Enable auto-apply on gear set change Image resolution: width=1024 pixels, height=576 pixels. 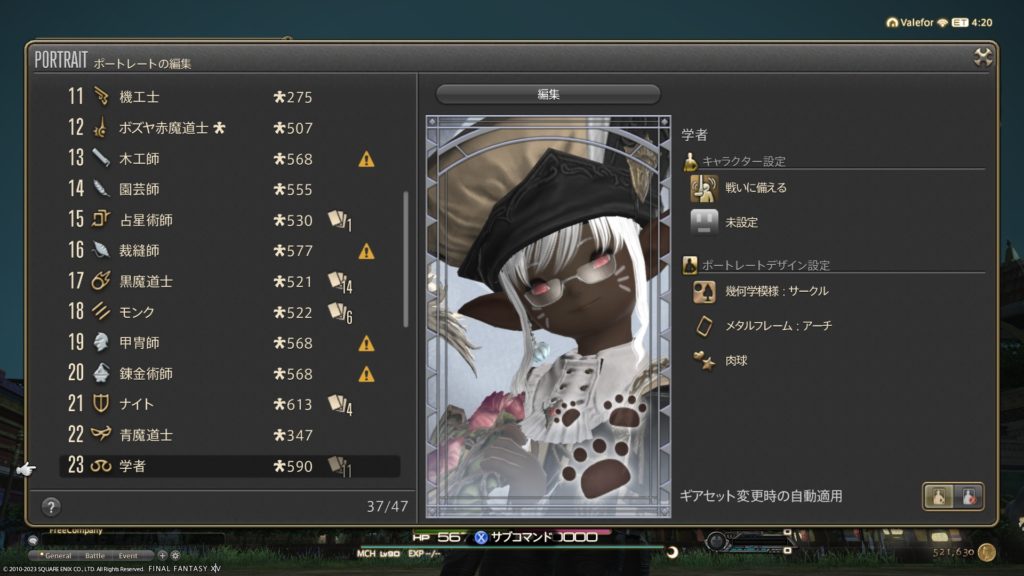pyautogui.click(x=938, y=496)
